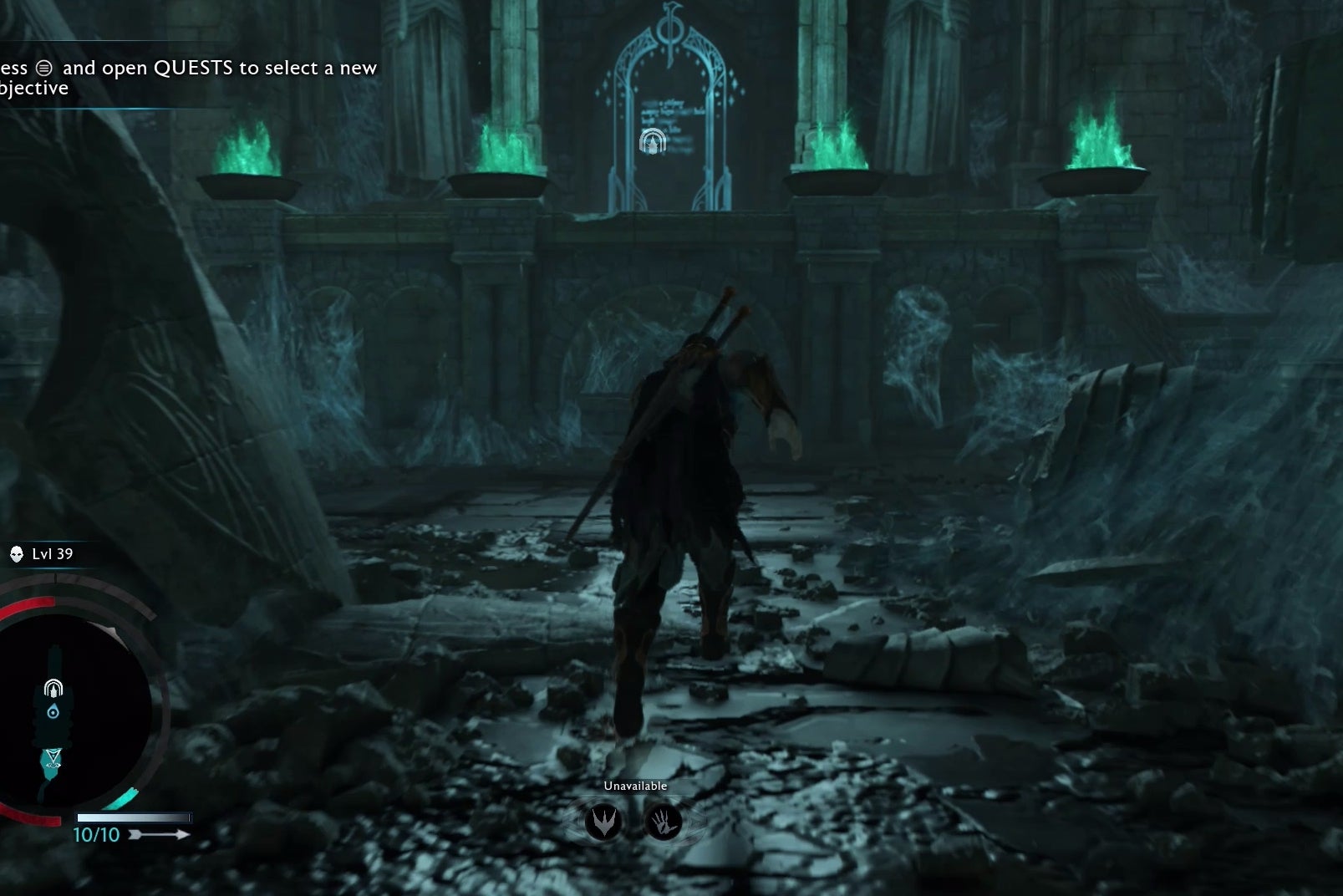The width and height of the screenshot is (1343, 896).
Task: Click the green objective chevron on the minimap
Action: point(53,753)
